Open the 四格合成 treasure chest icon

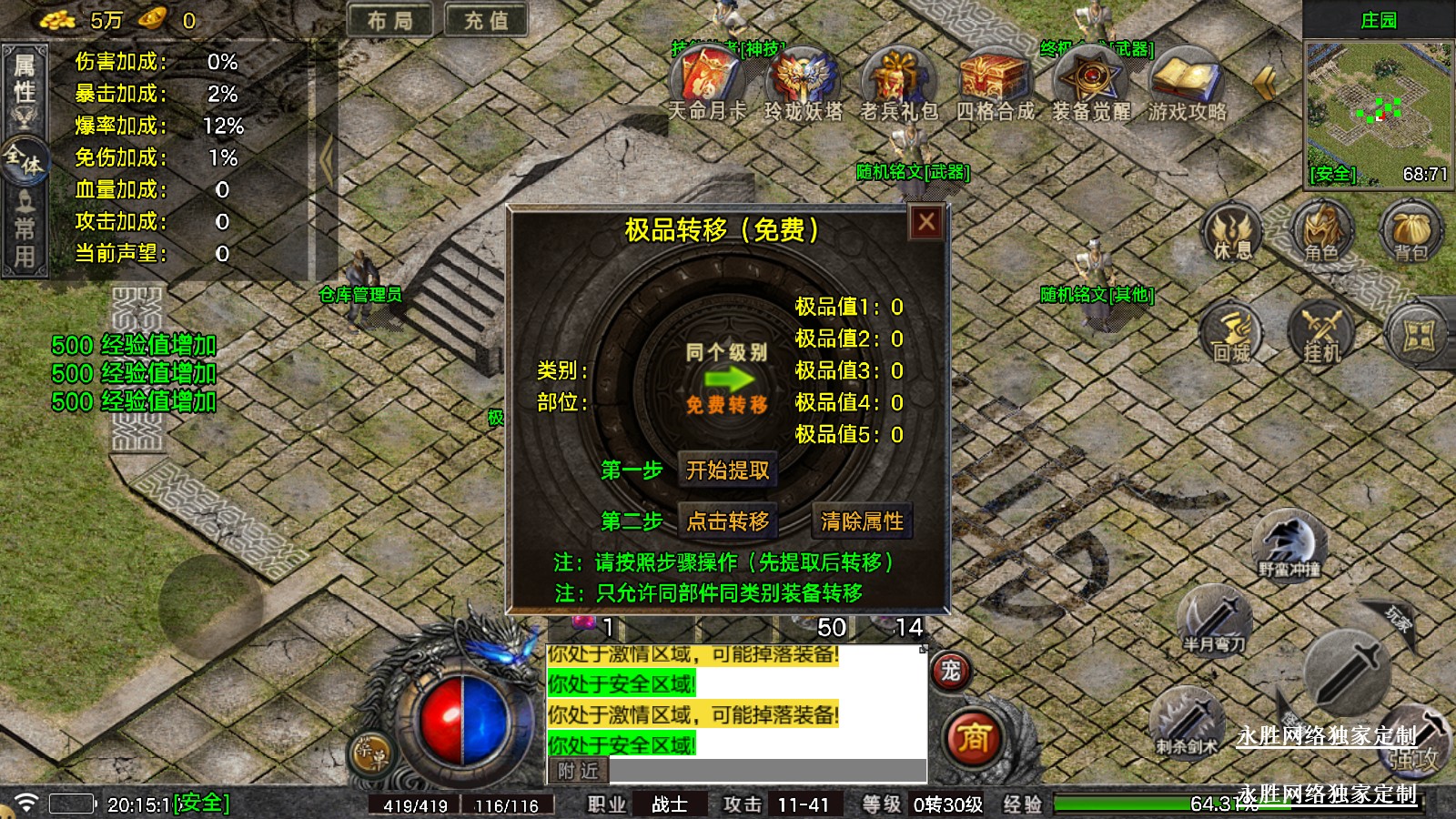995,78
